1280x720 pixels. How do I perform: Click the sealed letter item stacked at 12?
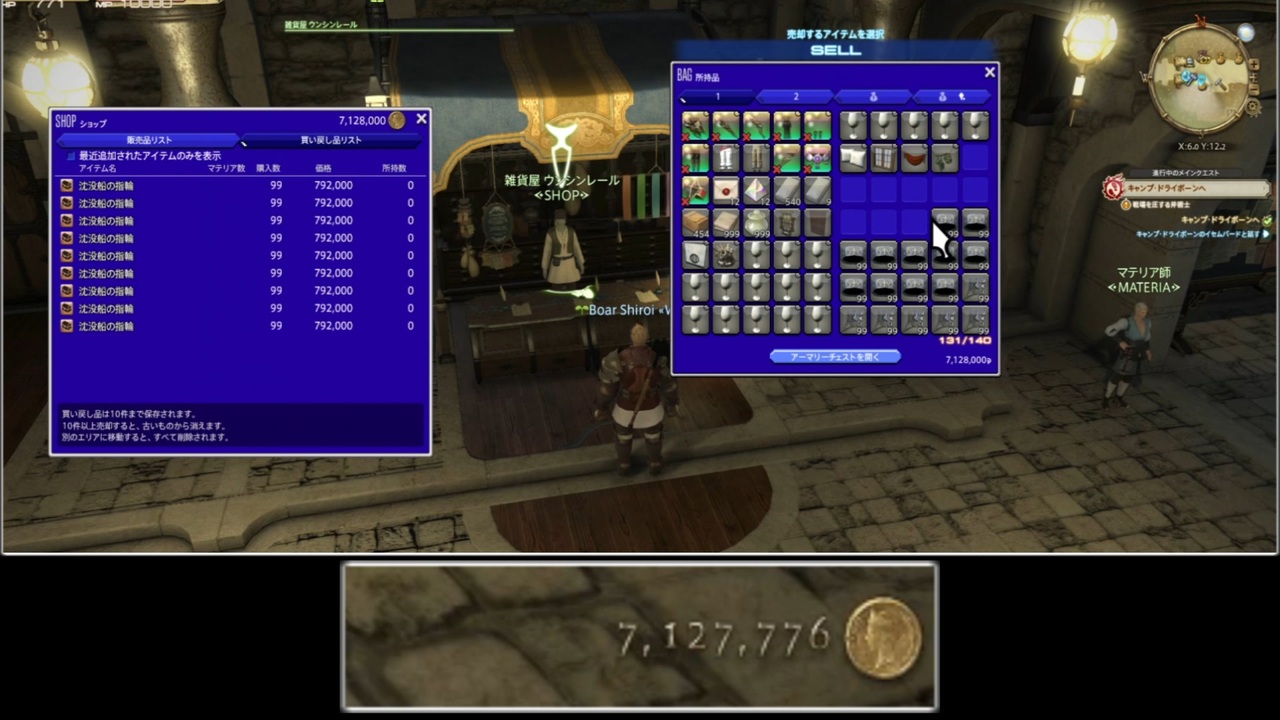(x=725, y=190)
